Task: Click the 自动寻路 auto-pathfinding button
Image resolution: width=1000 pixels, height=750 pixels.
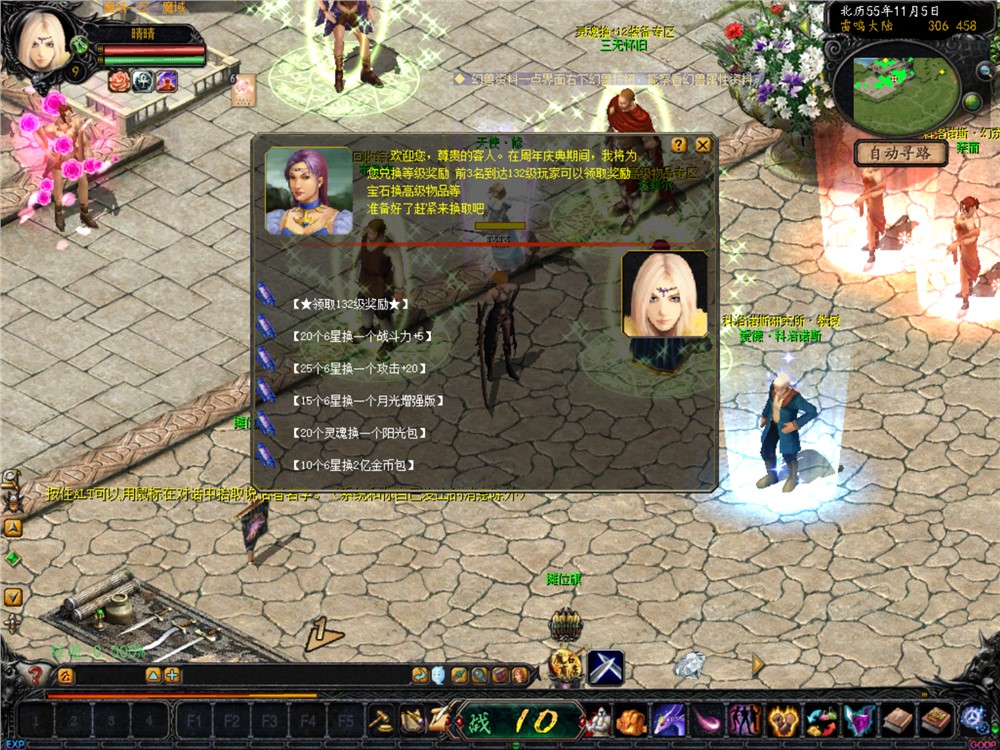Action: (x=900, y=153)
